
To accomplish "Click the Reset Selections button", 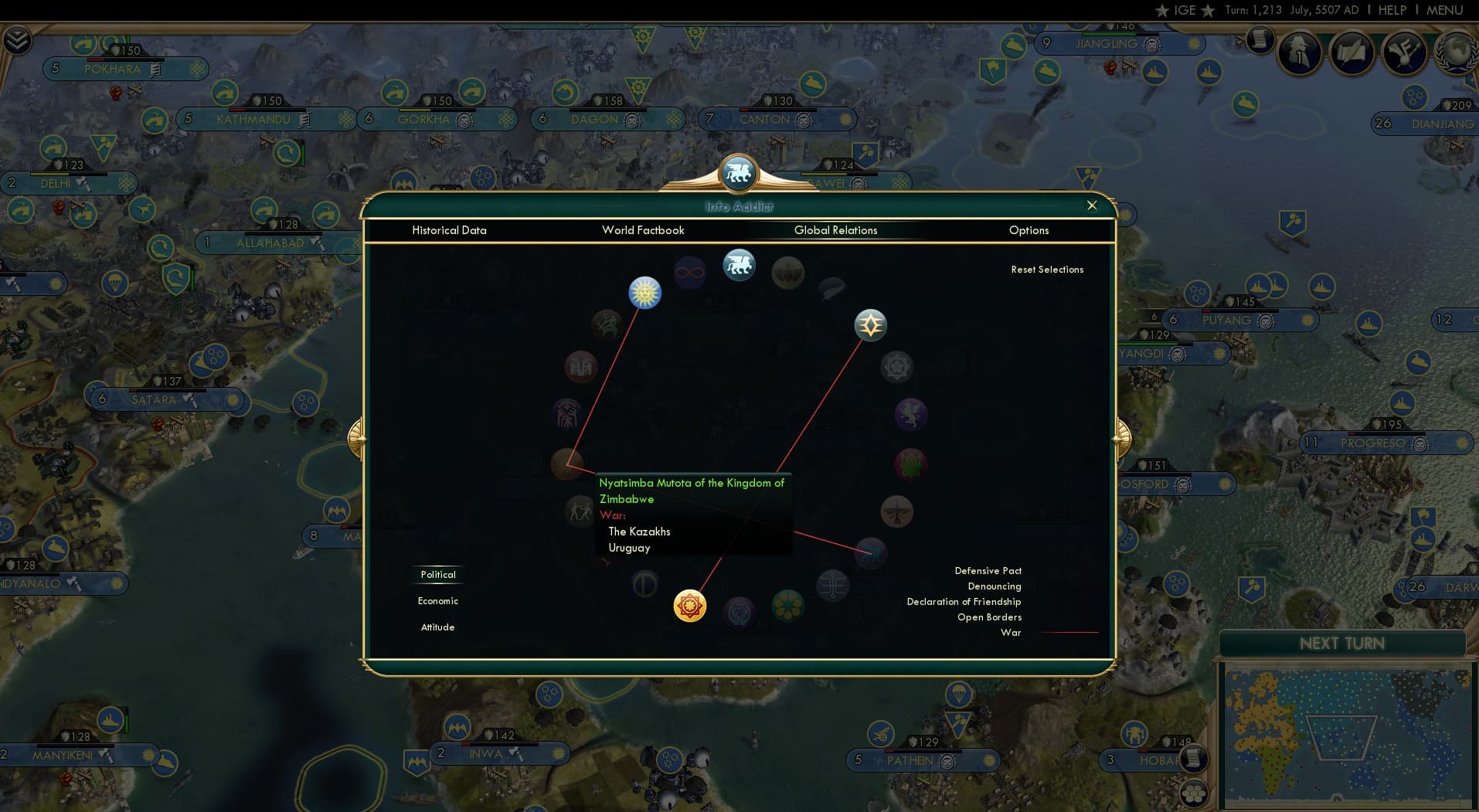I will [x=1048, y=269].
